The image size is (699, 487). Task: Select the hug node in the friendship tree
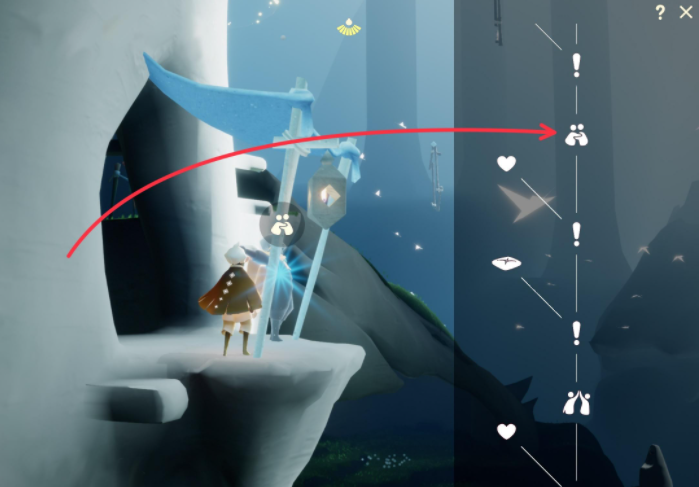coord(576,134)
